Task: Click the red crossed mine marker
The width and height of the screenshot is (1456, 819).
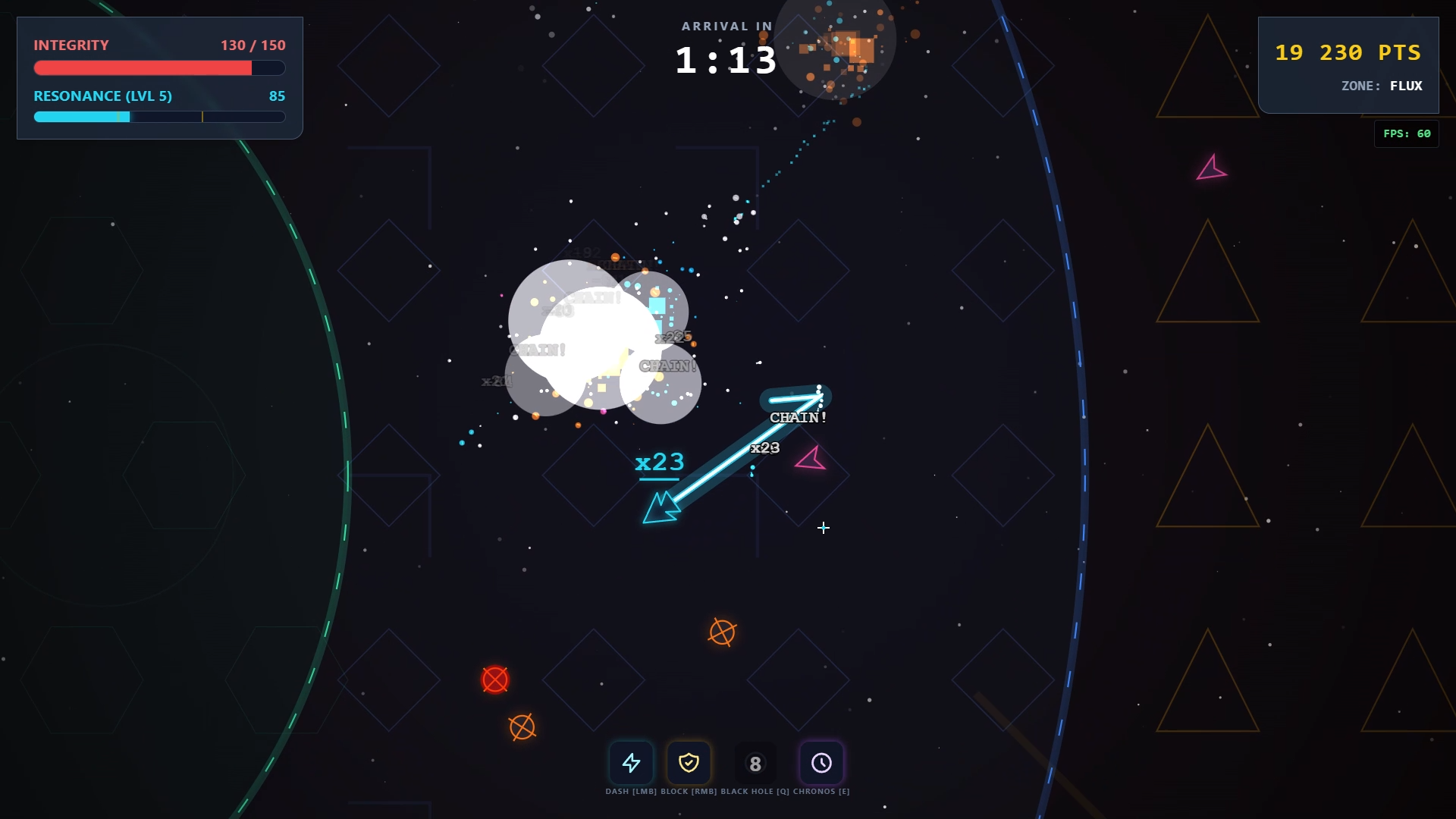Action: point(495,680)
